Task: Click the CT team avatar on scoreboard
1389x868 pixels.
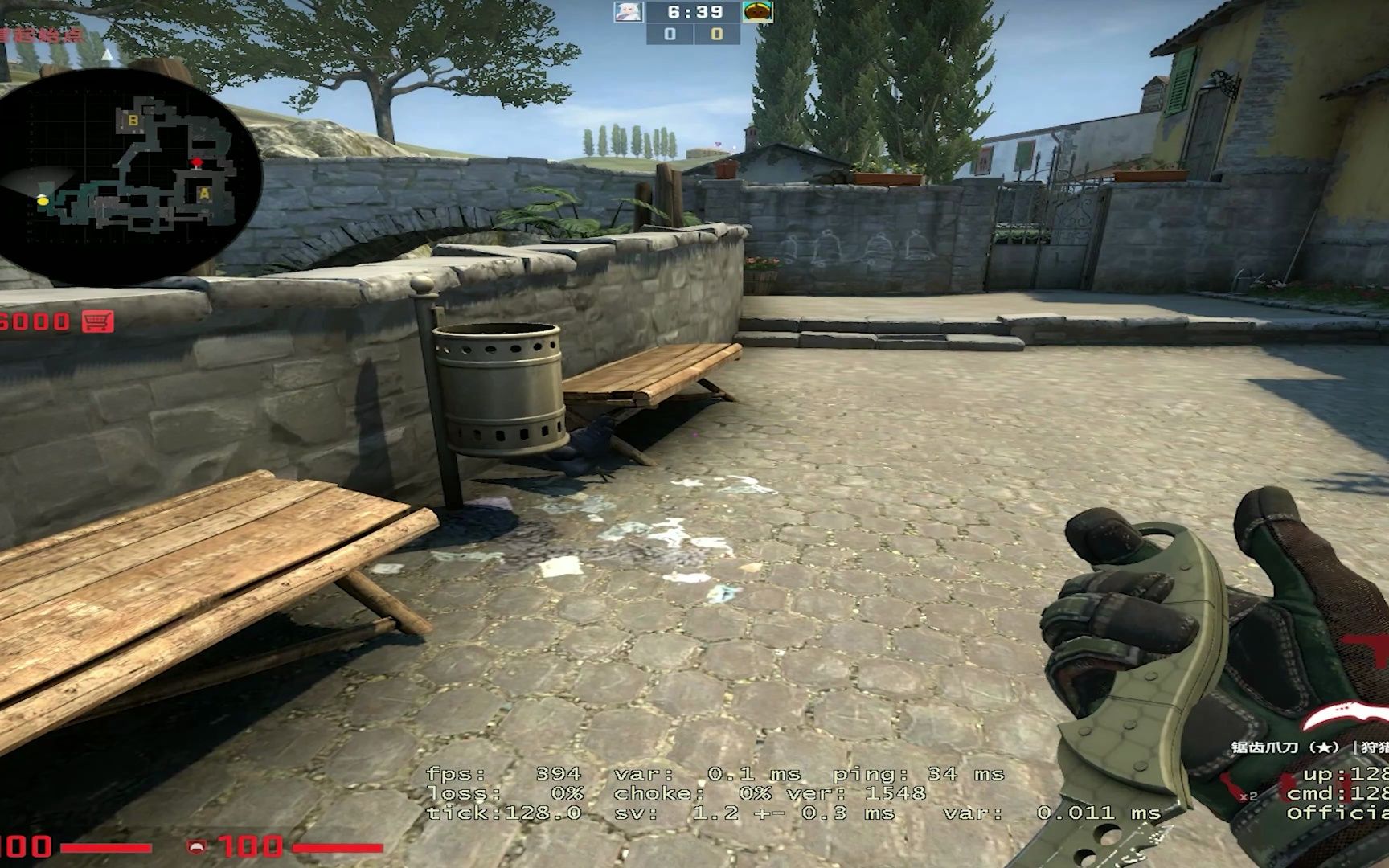Action: tap(630, 13)
